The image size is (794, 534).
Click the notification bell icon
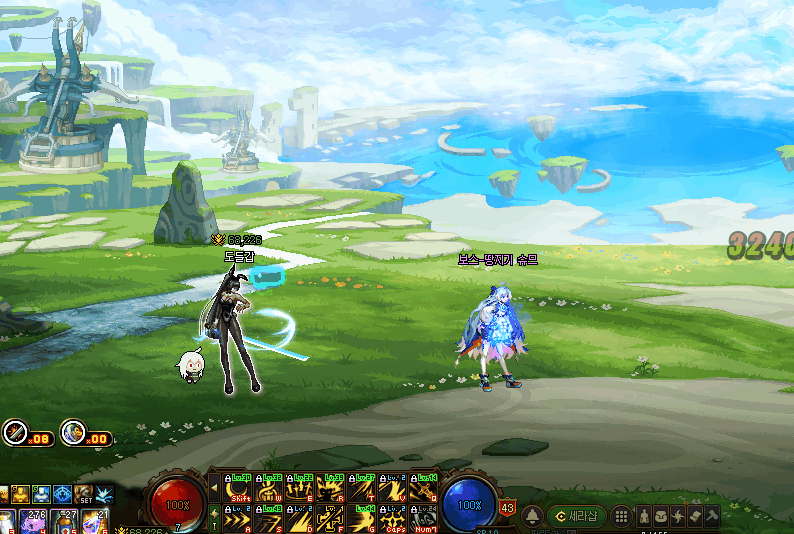pyautogui.click(x=533, y=516)
